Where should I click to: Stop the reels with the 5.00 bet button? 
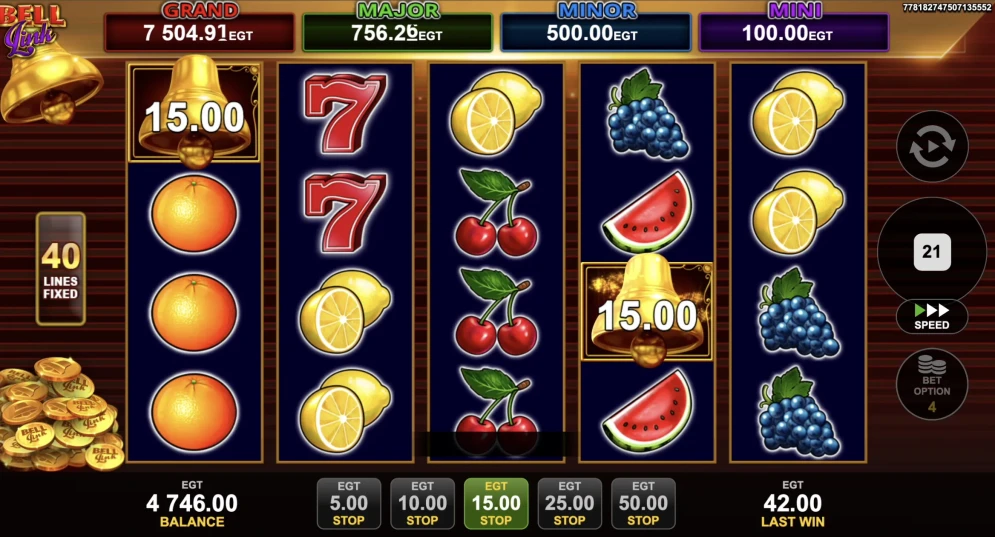[348, 503]
